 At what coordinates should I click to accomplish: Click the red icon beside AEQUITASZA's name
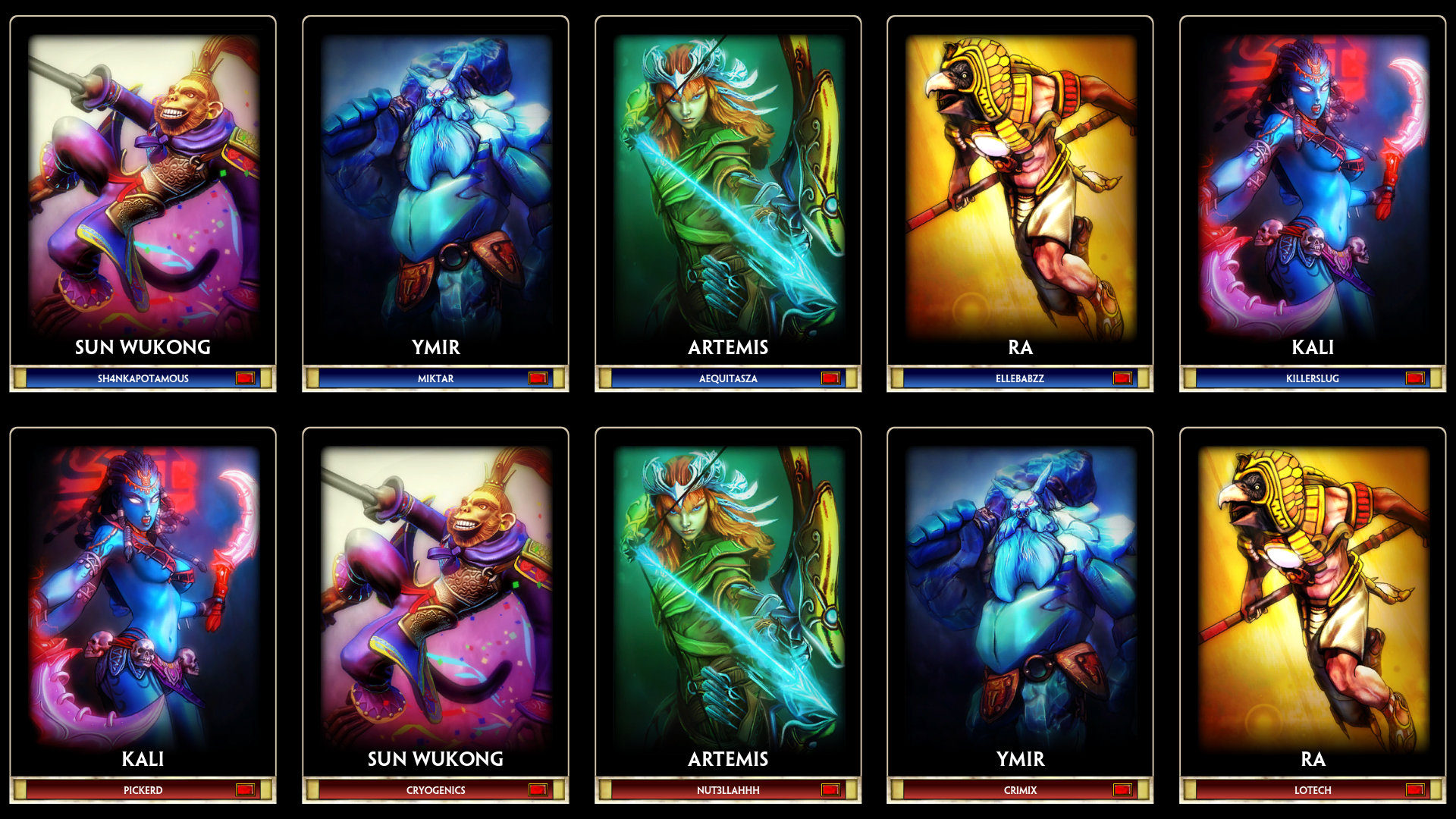pyautogui.click(x=830, y=378)
